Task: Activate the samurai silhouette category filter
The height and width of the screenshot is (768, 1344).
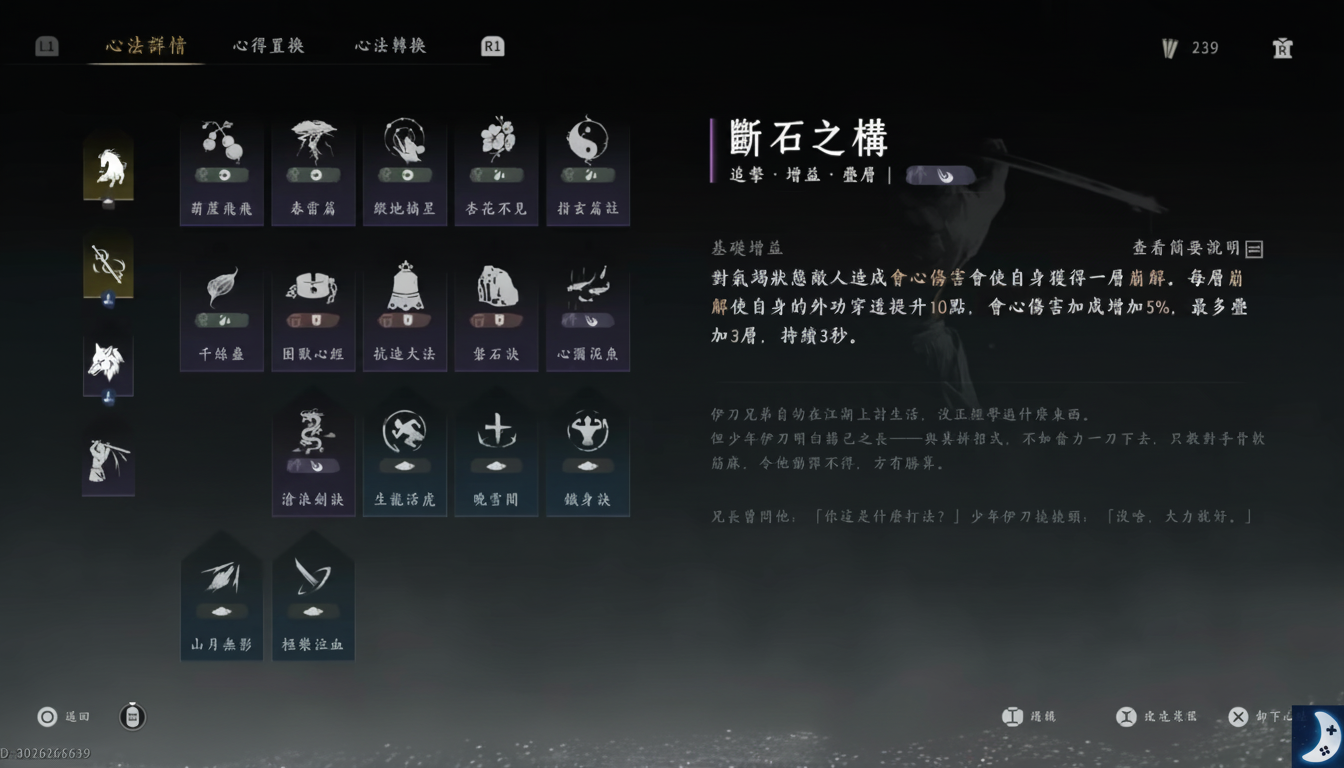Action: coord(108,460)
